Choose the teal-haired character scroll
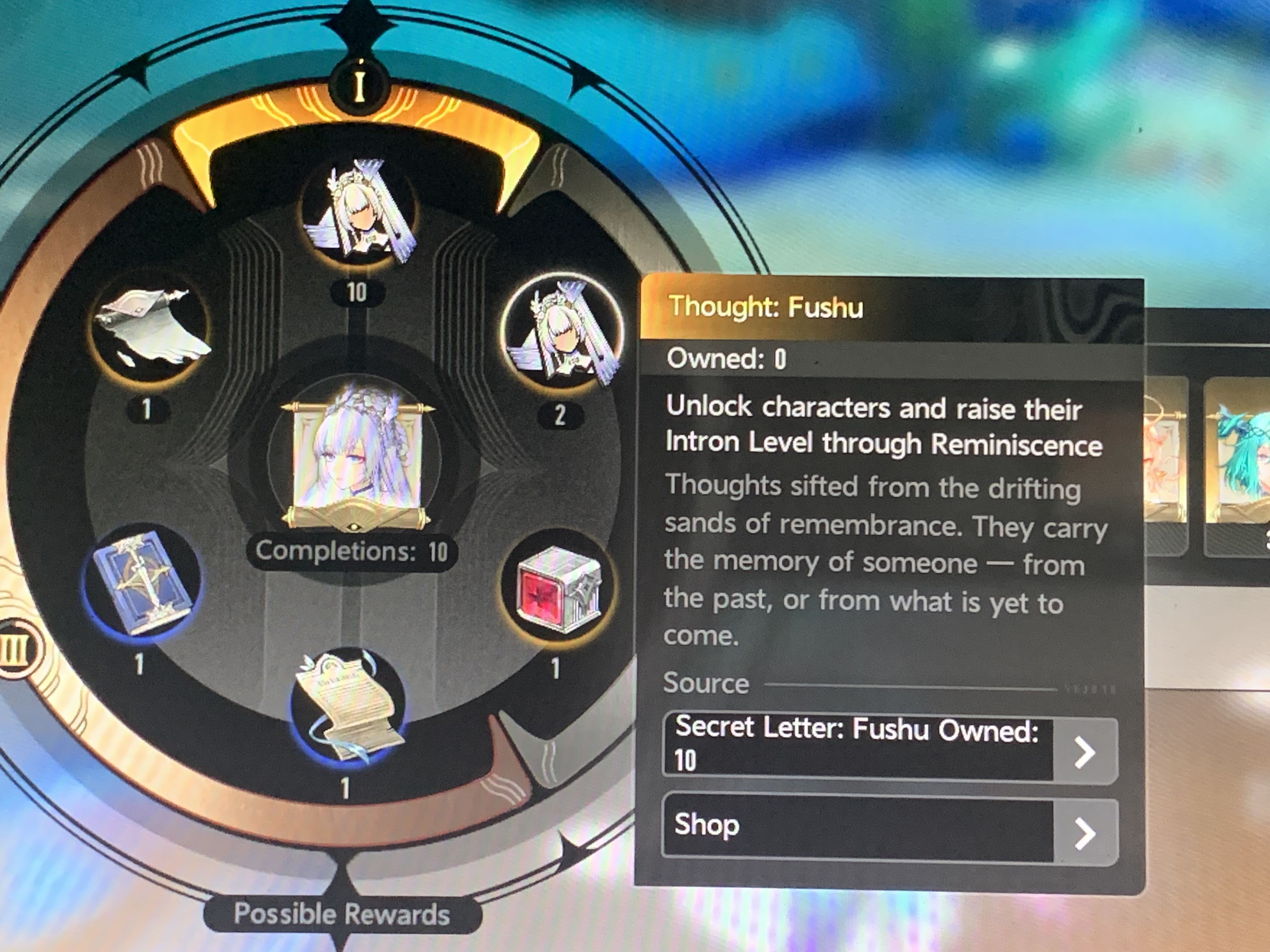This screenshot has height=952, width=1270. tap(1240, 465)
